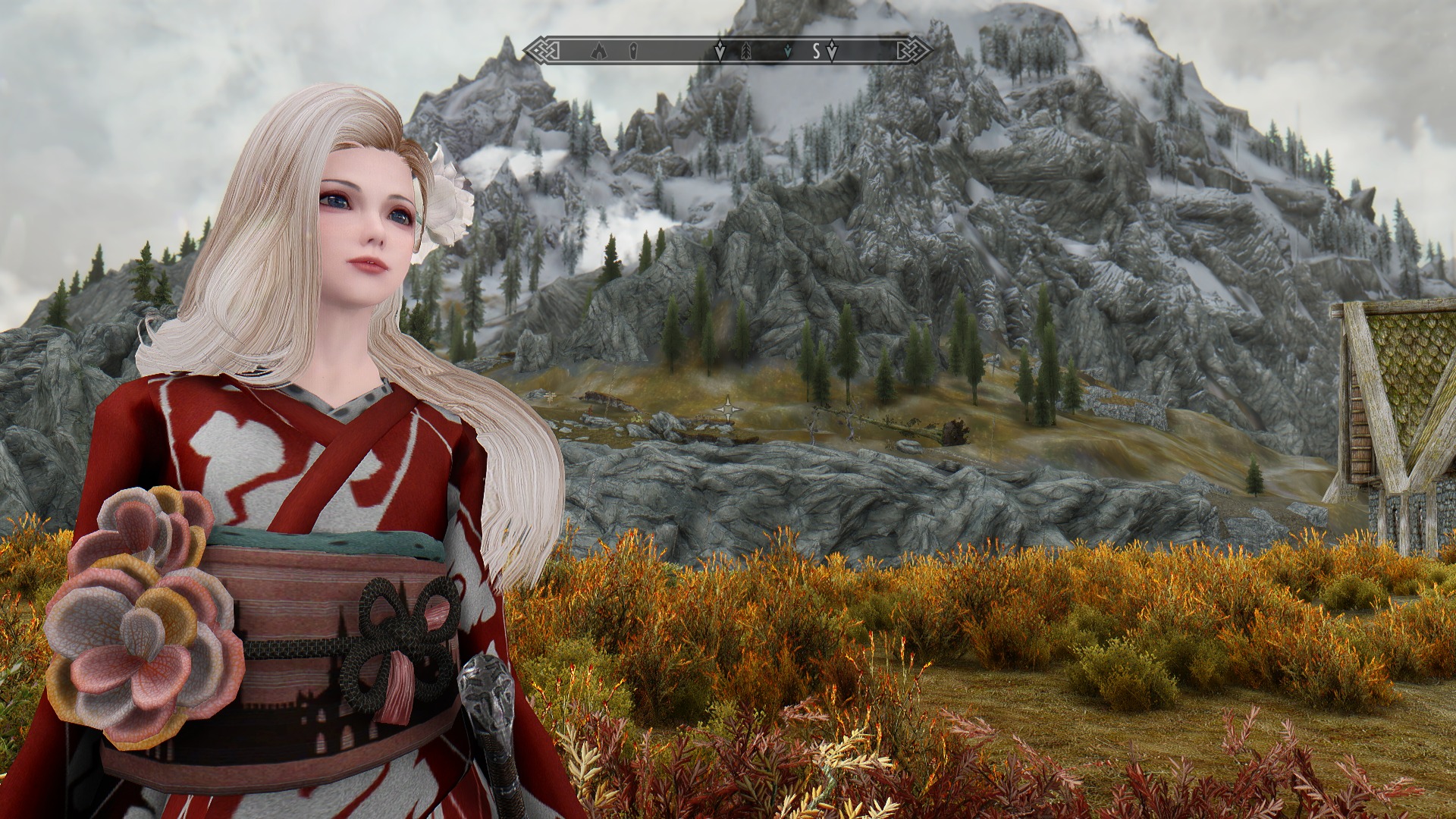Click the quest arrow beside the S

pyautogui.click(x=832, y=52)
